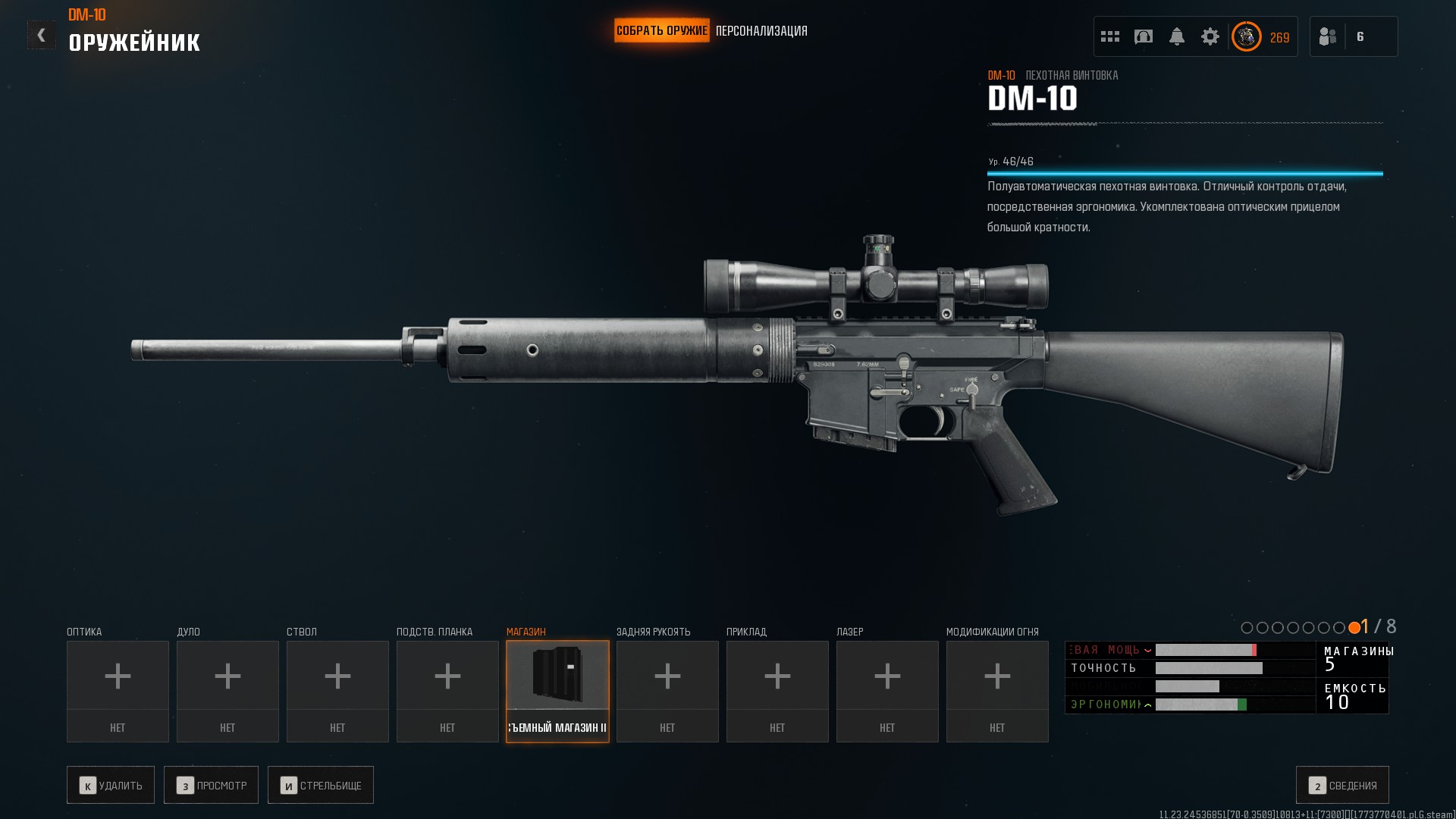Open the grid menu icon
Screen dimensions: 1456x819
coord(1110,36)
